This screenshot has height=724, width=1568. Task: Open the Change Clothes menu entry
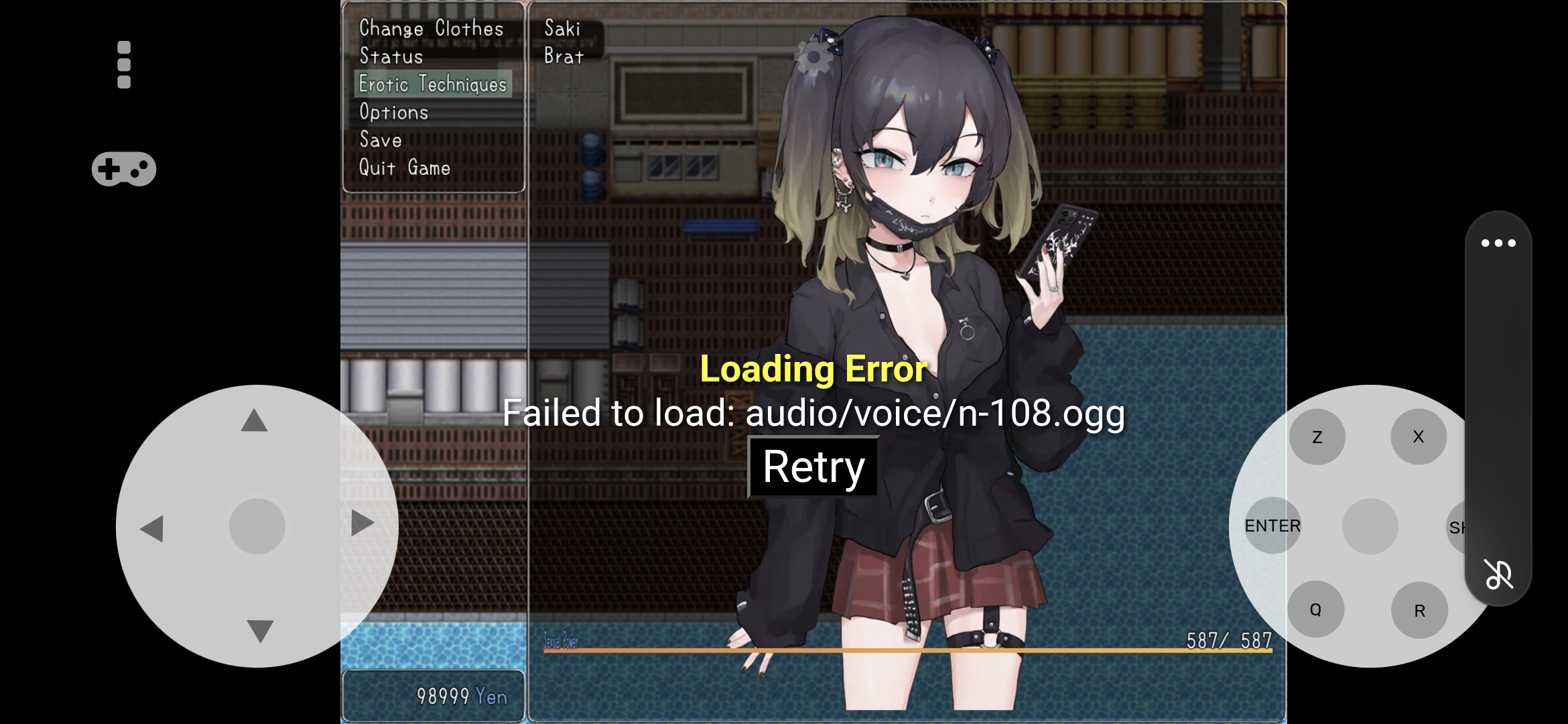coord(431,28)
